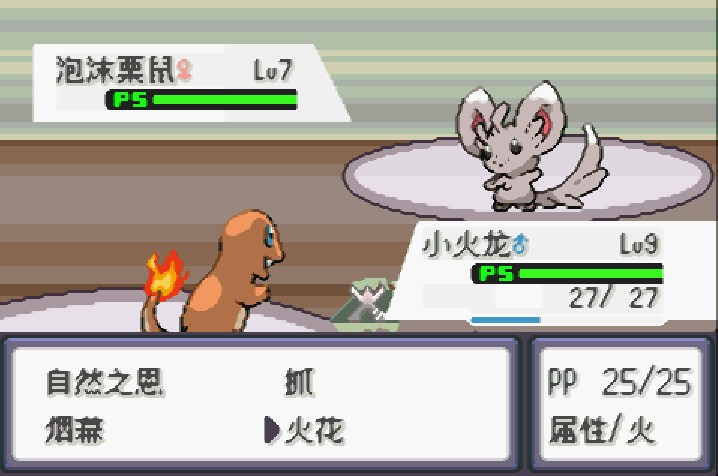The image size is (718, 476).
Task: Choose the 抓 attack
Action: tap(299, 382)
